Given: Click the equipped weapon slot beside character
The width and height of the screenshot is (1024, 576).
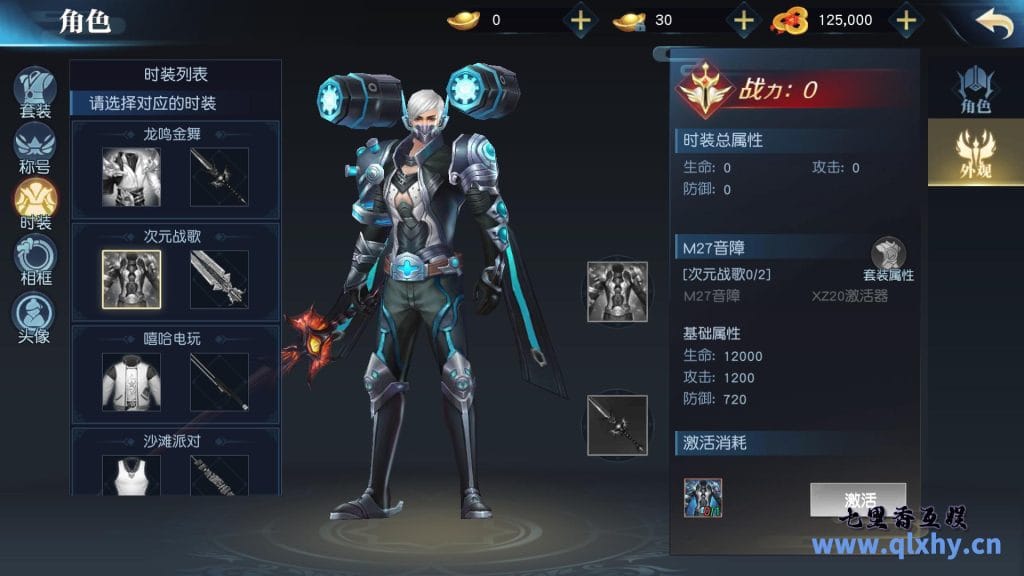Looking at the screenshot, I should coord(617,425).
